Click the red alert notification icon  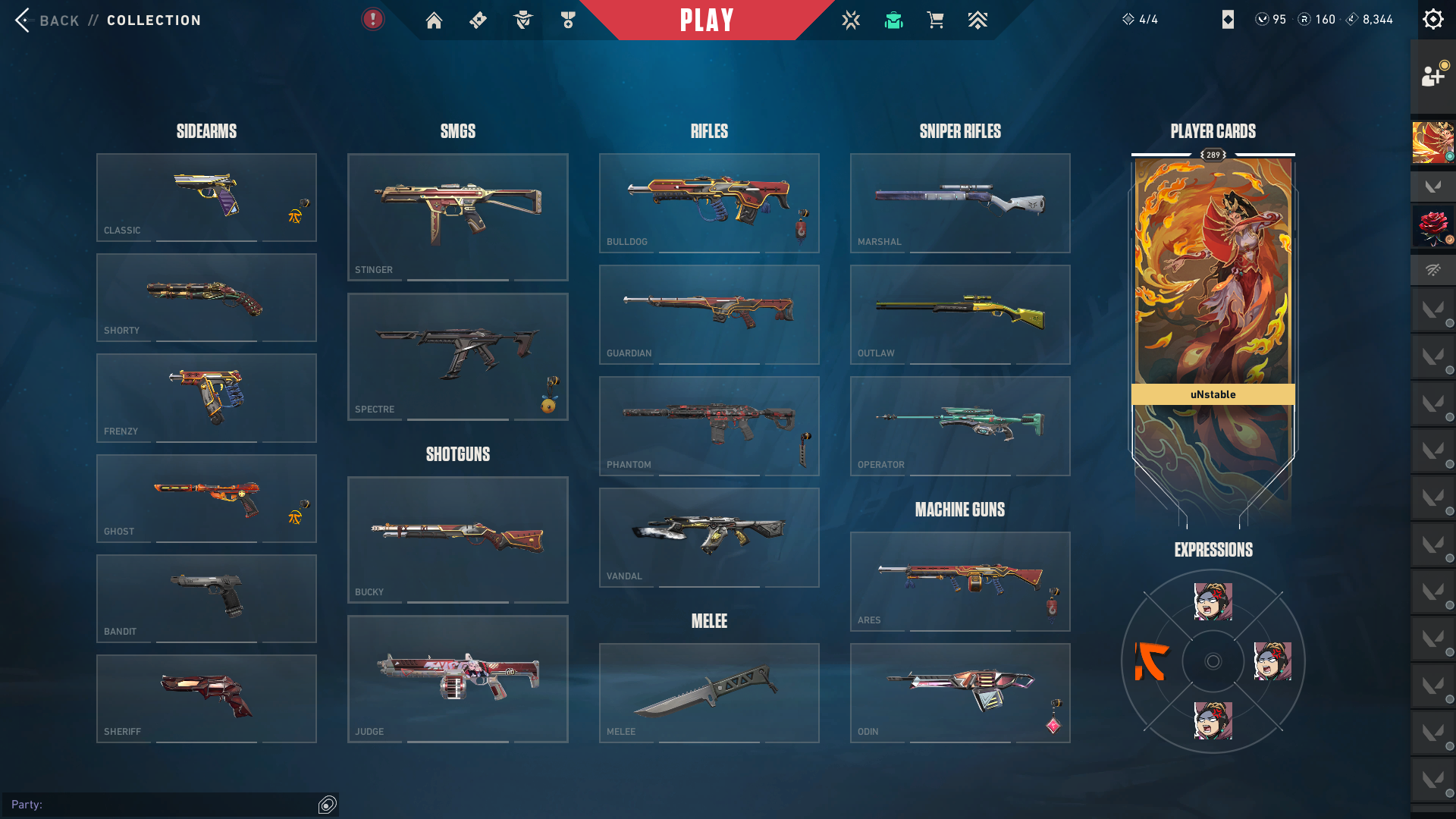click(x=372, y=19)
